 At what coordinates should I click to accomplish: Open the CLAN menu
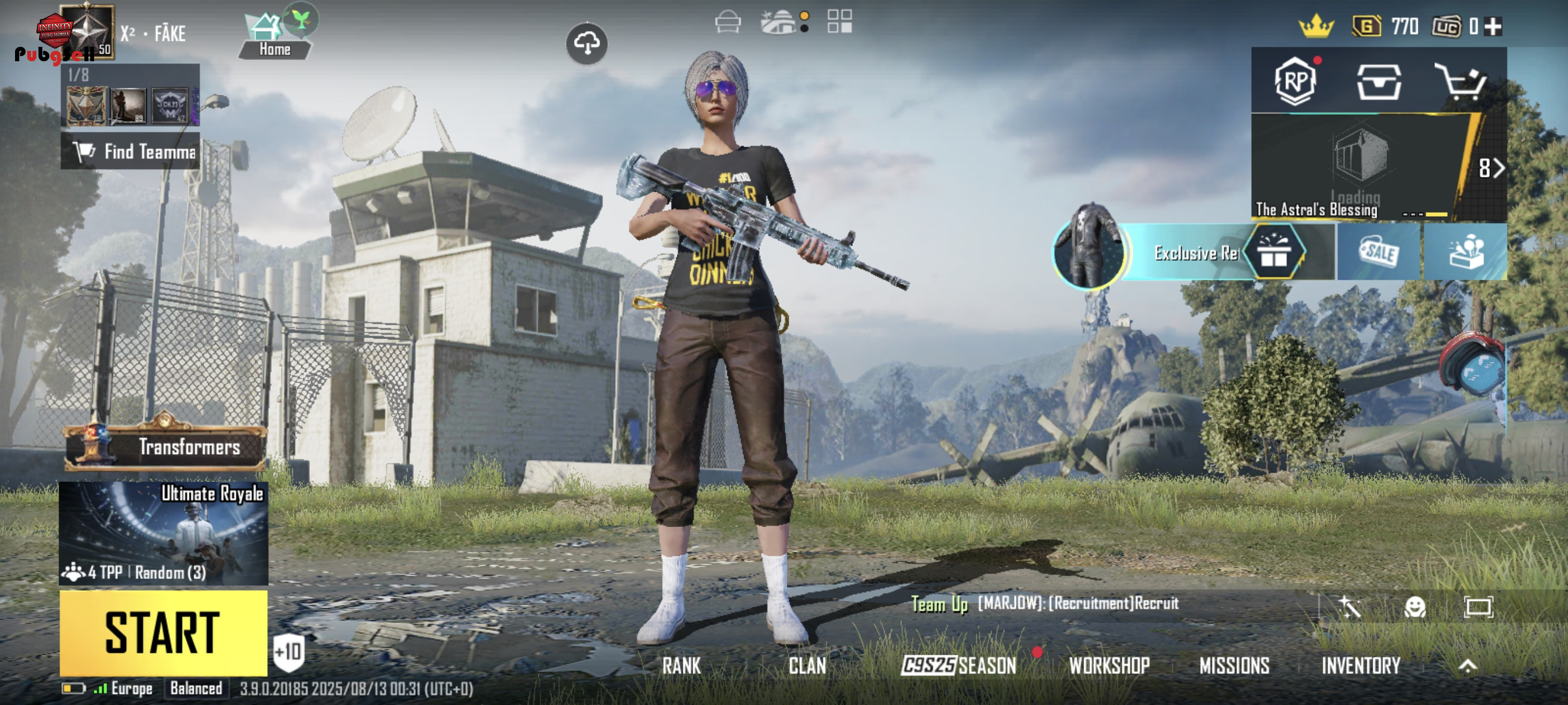[807, 666]
